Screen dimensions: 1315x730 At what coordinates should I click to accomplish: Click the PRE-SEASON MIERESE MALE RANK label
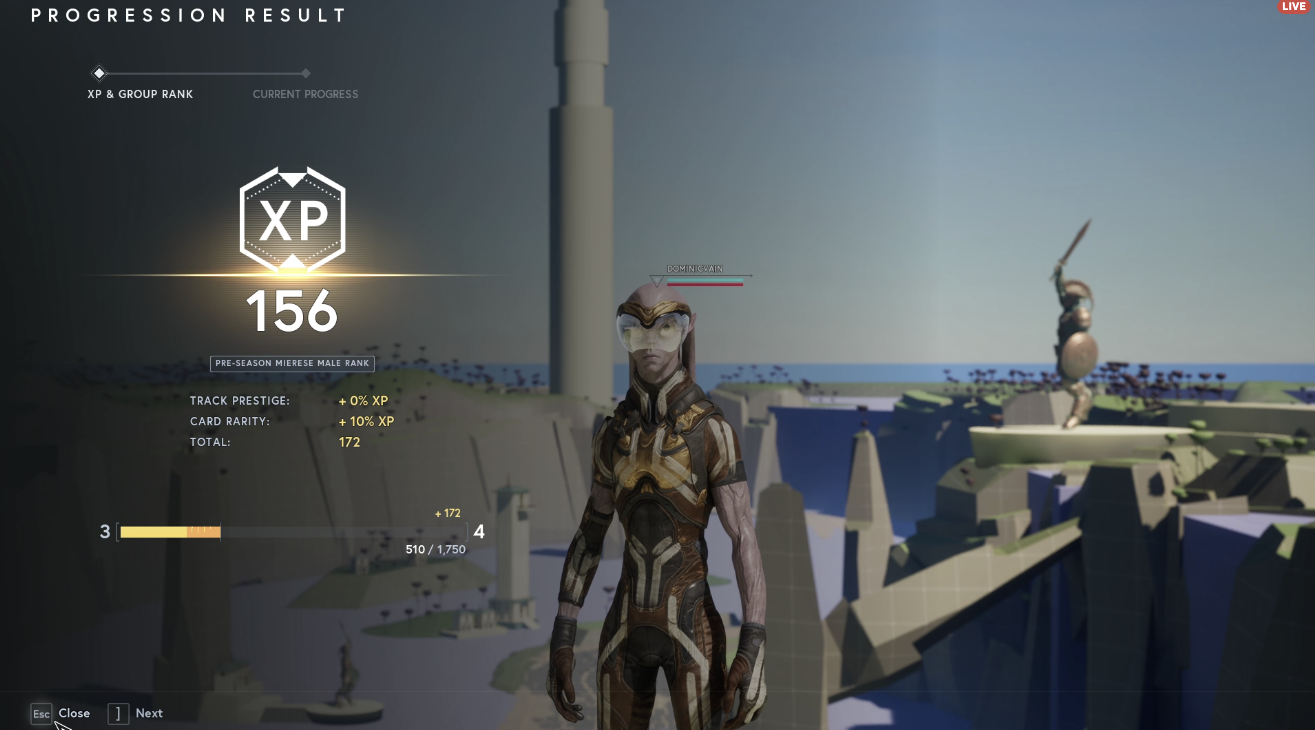(x=292, y=363)
